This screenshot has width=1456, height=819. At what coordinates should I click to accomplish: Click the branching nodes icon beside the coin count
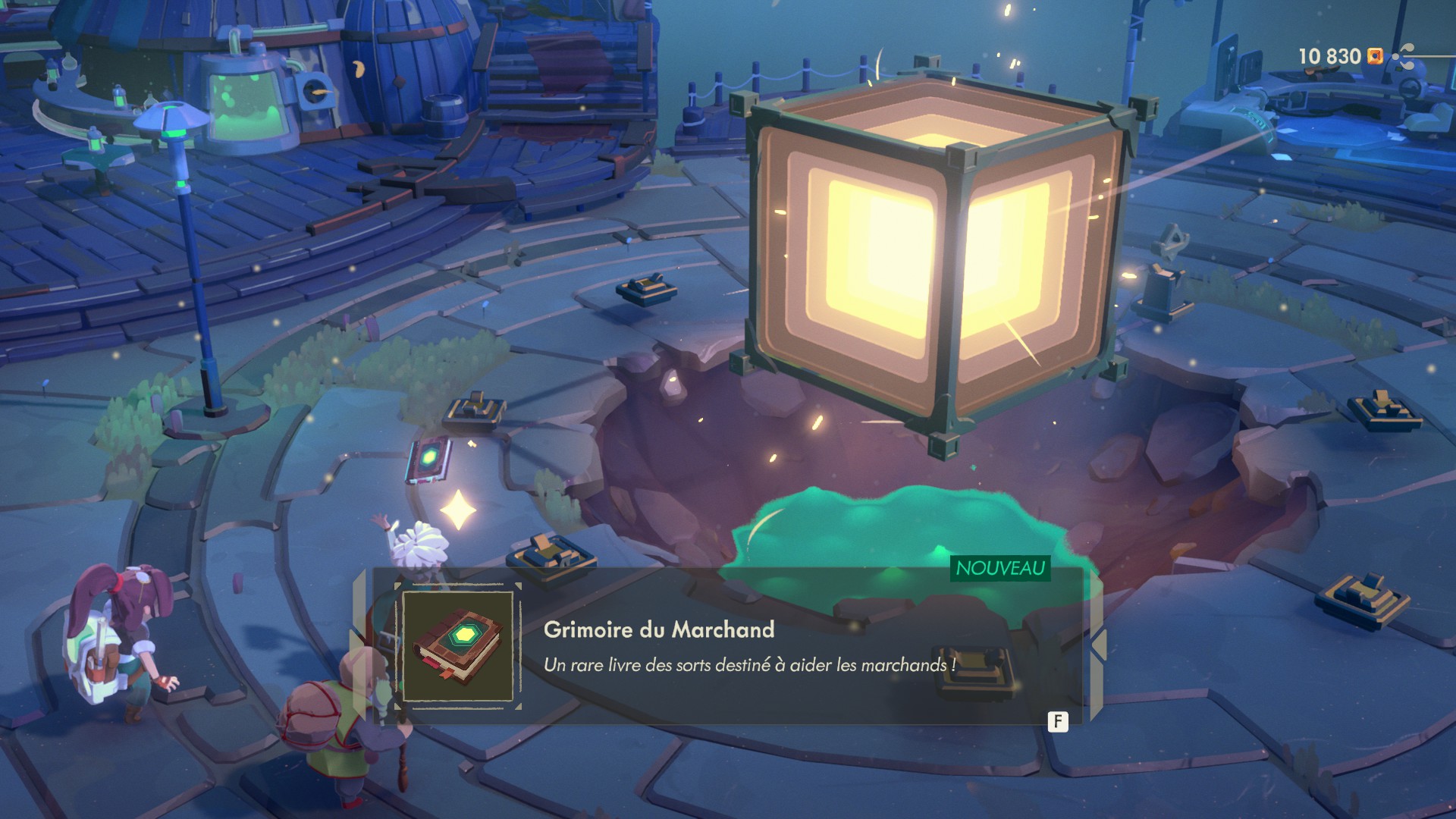click(x=1405, y=56)
